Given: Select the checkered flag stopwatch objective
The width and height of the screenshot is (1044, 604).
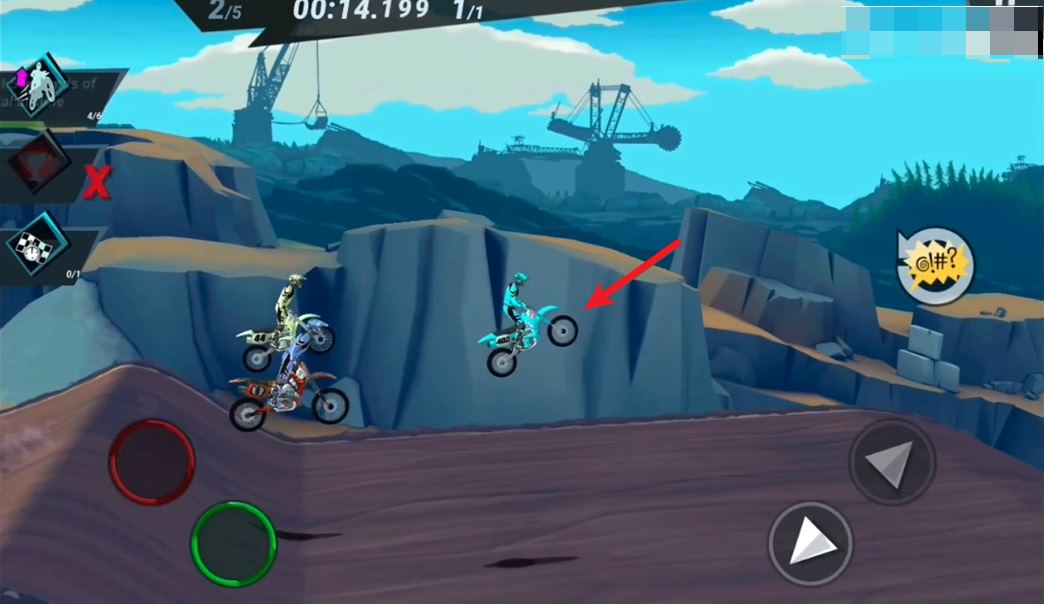Looking at the screenshot, I should tap(39, 245).
